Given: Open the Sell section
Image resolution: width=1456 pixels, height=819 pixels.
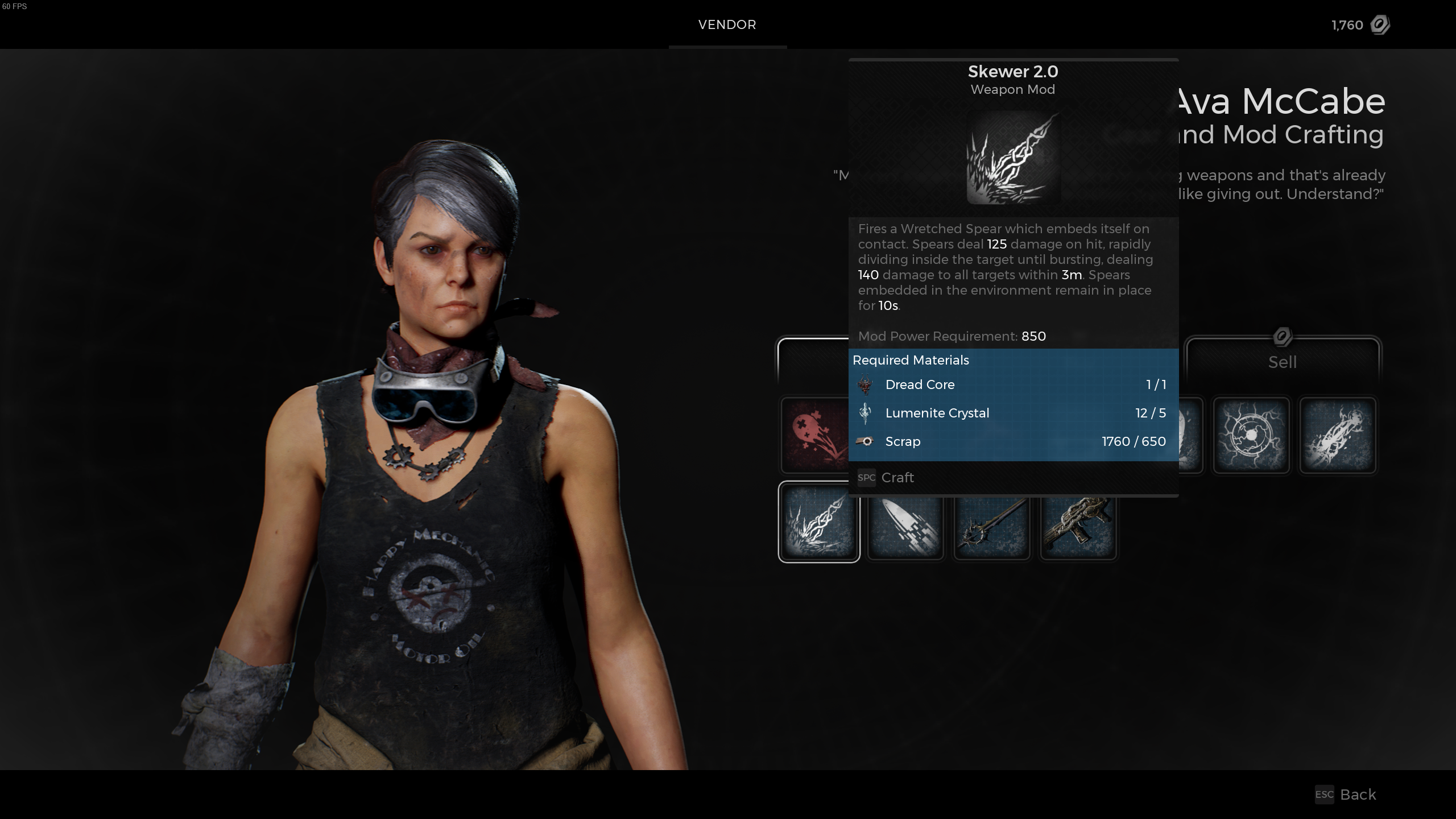Looking at the screenshot, I should (x=1283, y=362).
